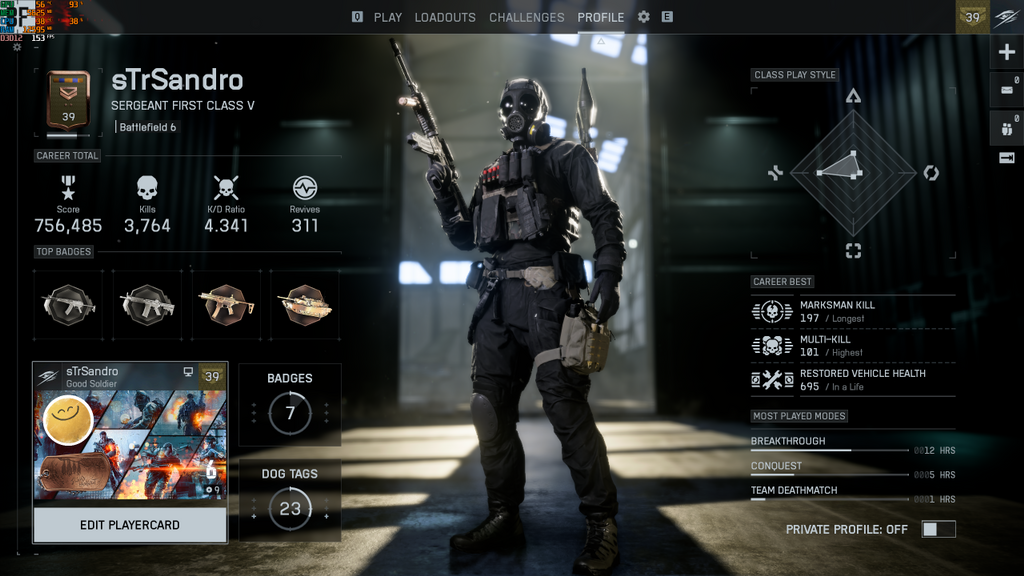This screenshot has height=576, width=1024.
Task: Click the Edit Playercard button
Action: [x=130, y=525]
